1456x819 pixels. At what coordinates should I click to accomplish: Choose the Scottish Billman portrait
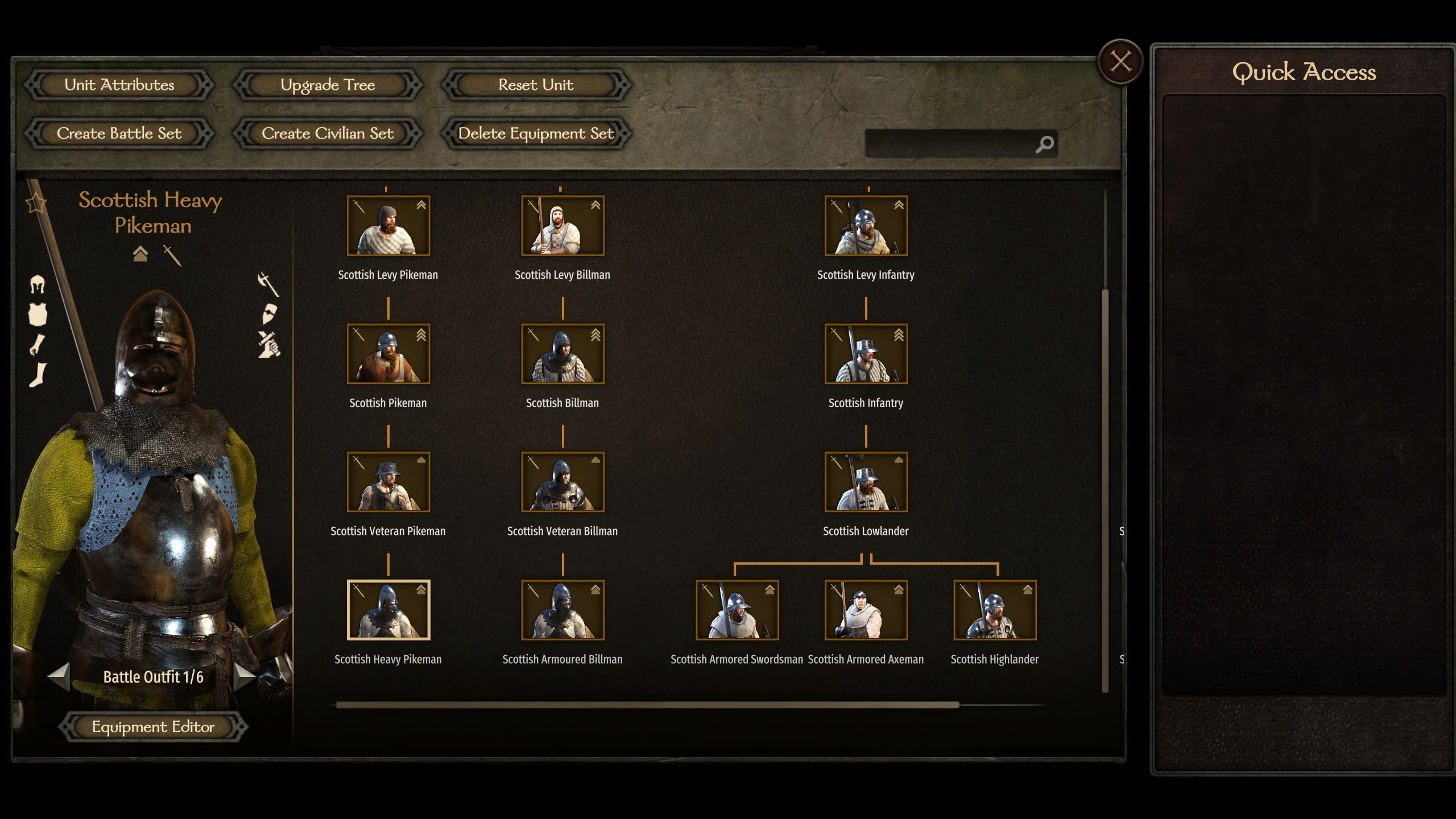[x=562, y=354]
